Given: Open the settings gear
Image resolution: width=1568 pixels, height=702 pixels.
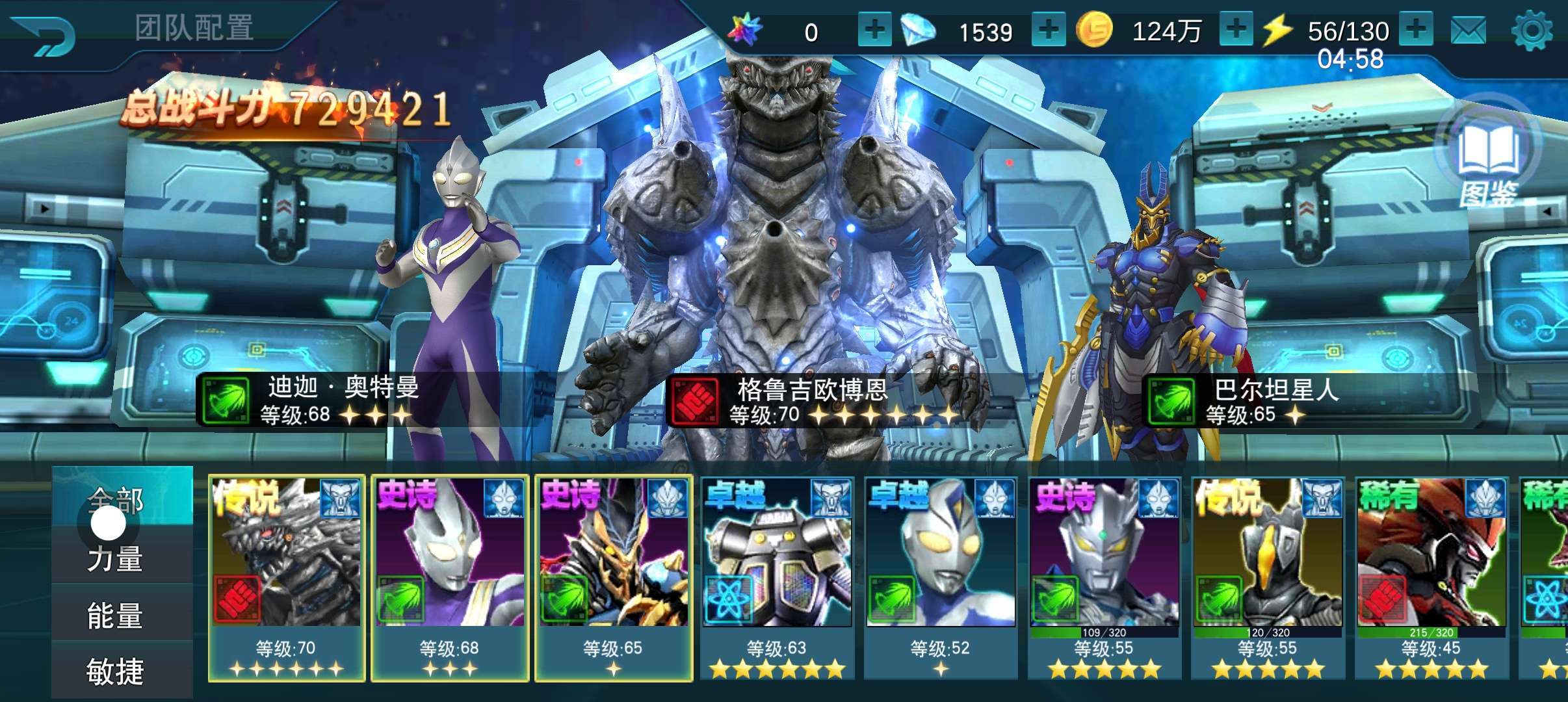Looking at the screenshot, I should [x=1531, y=31].
